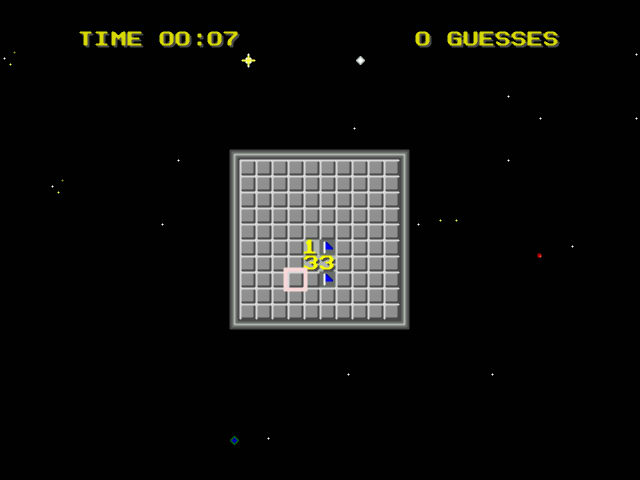Select the revealed tile showing 1
The height and width of the screenshot is (480, 640).
311,247
